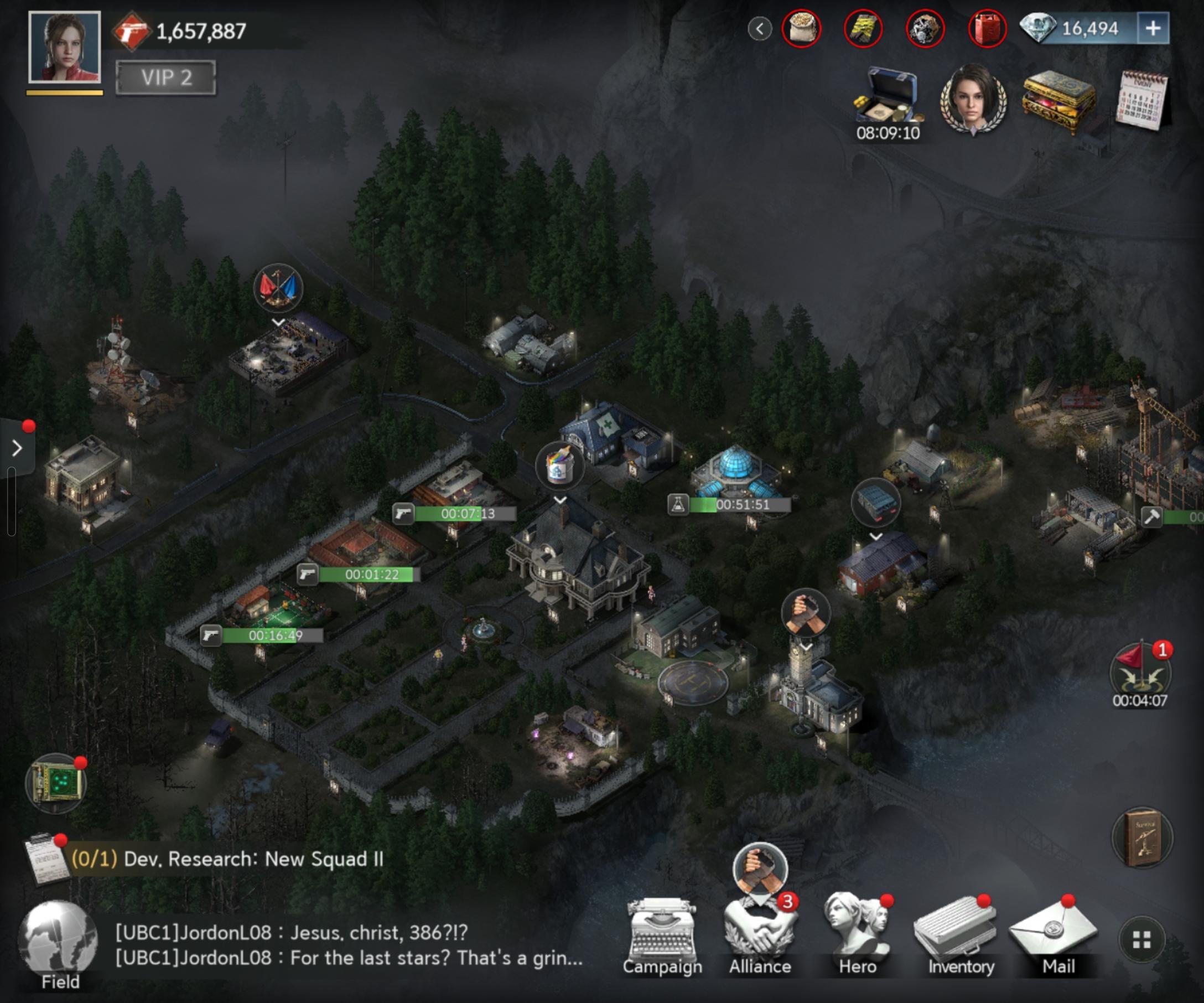The height and width of the screenshot is (1003, 1204).
Task: Open the golden treasure chest
Action: coord(1058,100)
